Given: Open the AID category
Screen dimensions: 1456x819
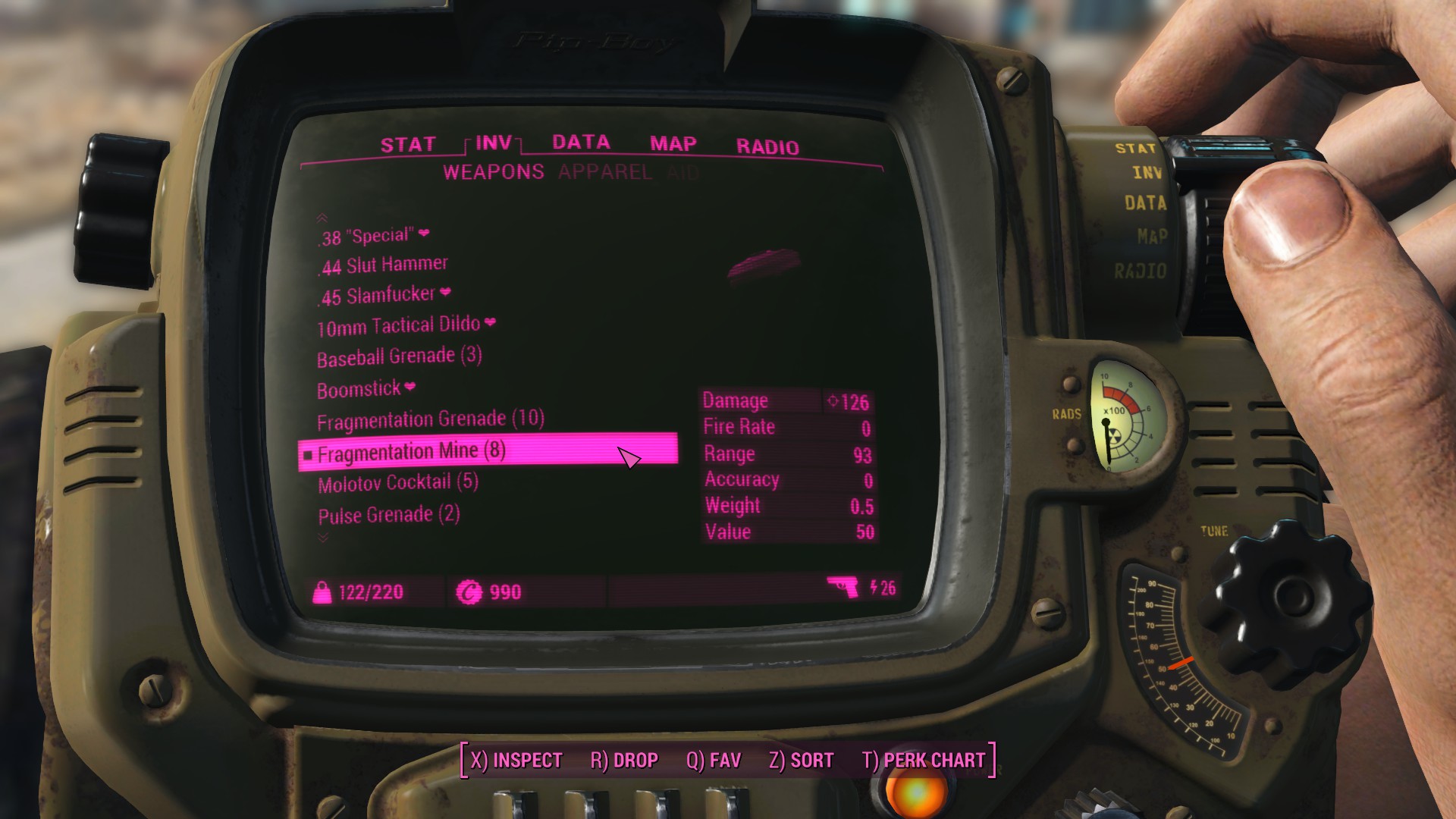Looking at the screenshot, I should pos(683,173).
